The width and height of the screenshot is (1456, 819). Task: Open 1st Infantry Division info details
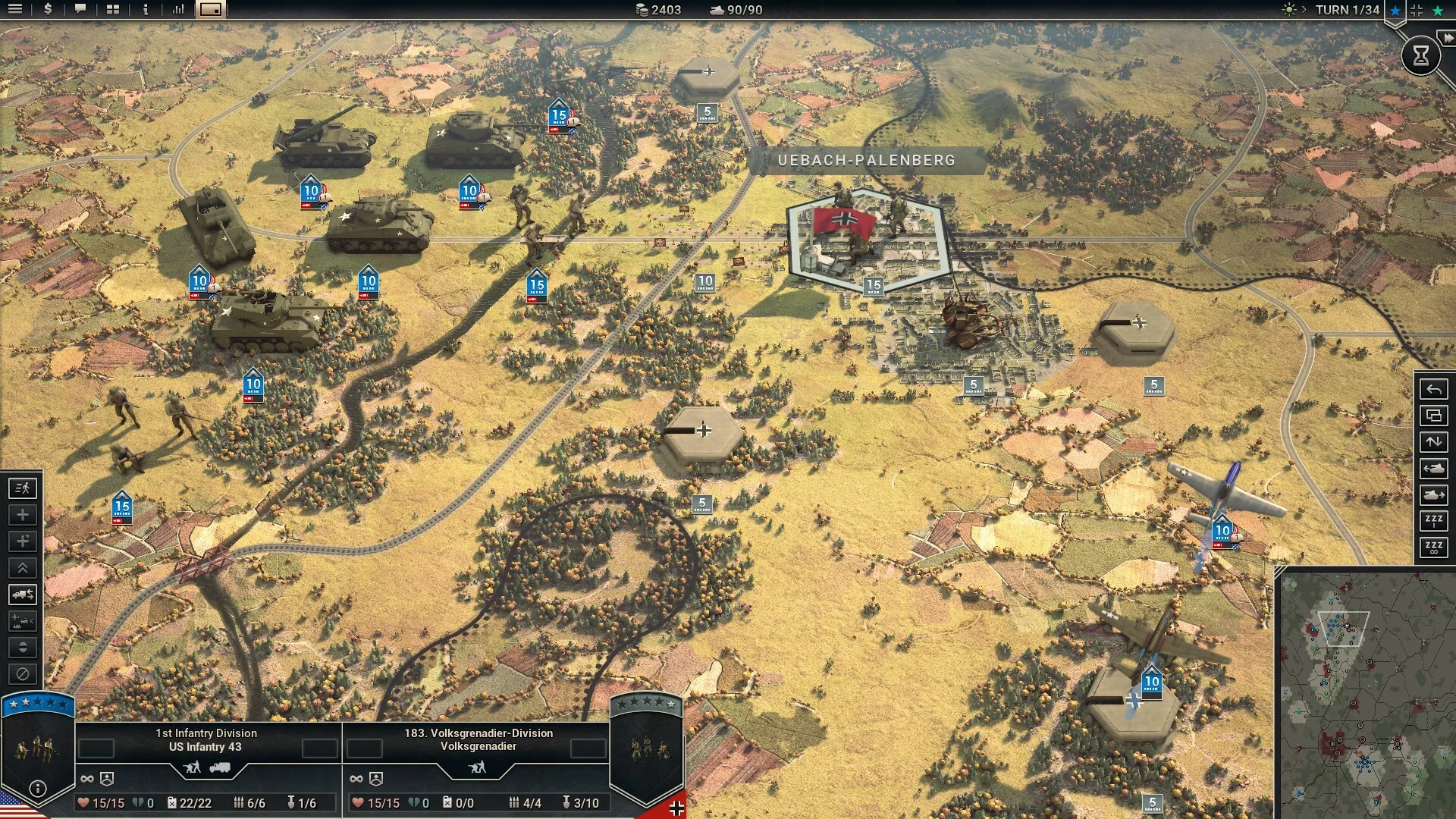tap(37, 789)
